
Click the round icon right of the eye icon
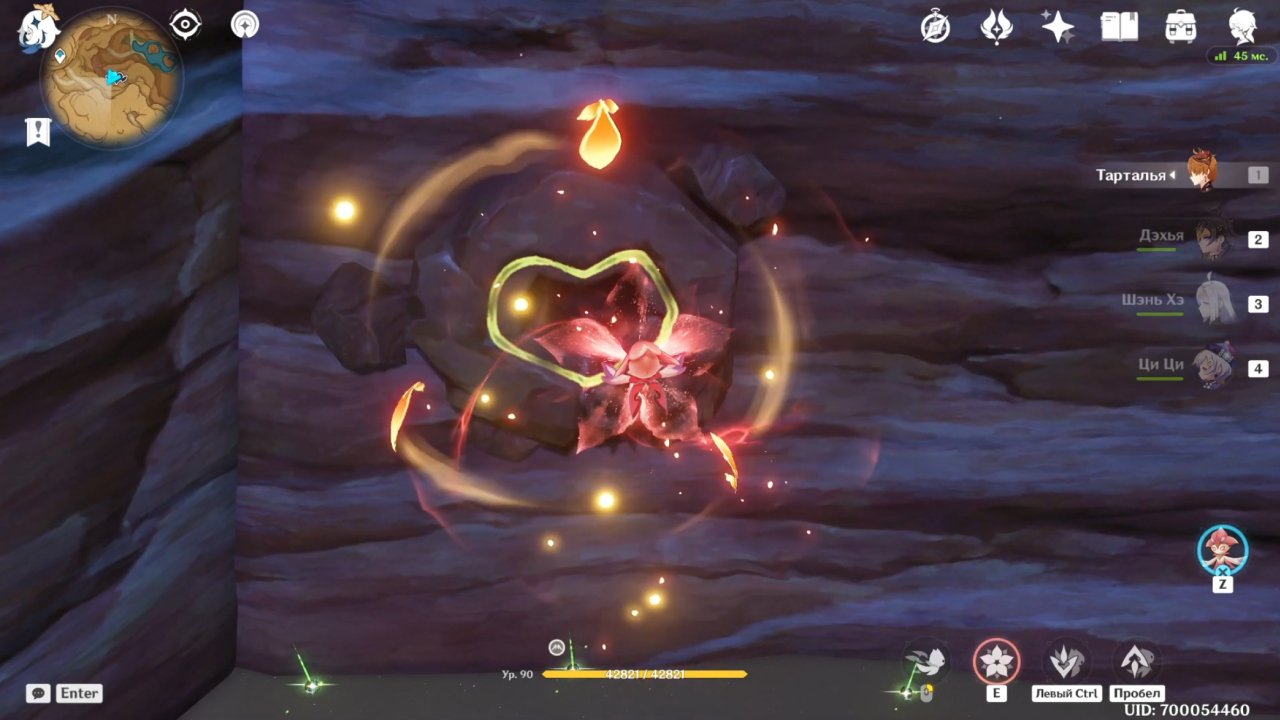point(245,24)
